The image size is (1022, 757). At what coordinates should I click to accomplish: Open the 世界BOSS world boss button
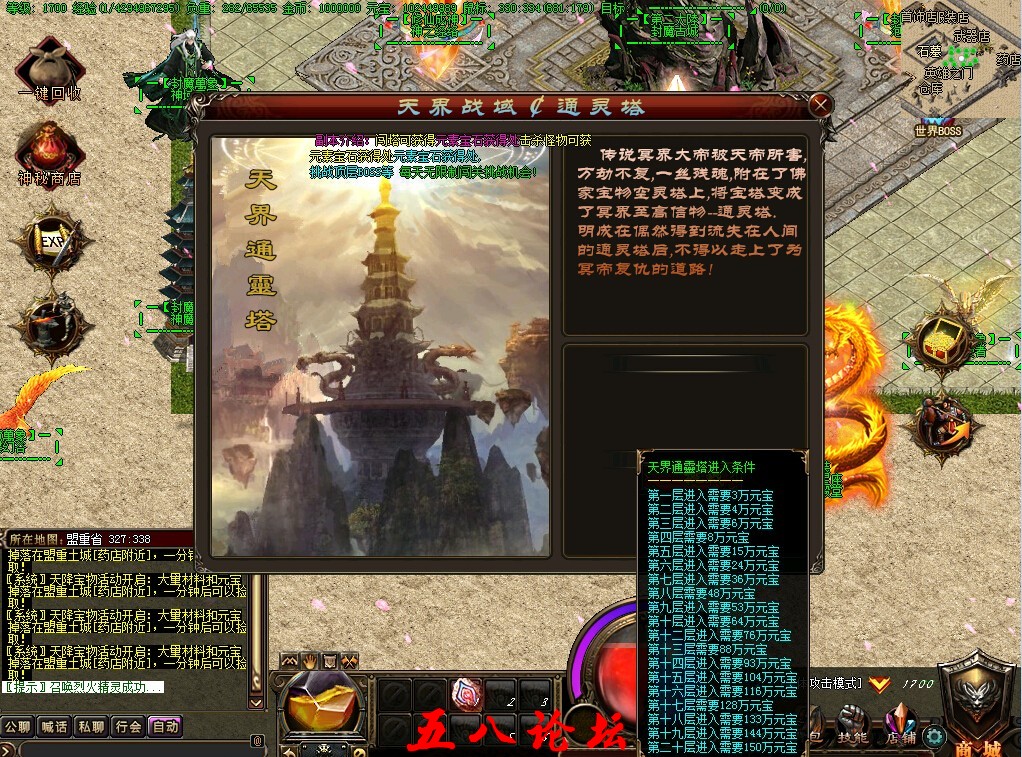(x=937, y=130)
